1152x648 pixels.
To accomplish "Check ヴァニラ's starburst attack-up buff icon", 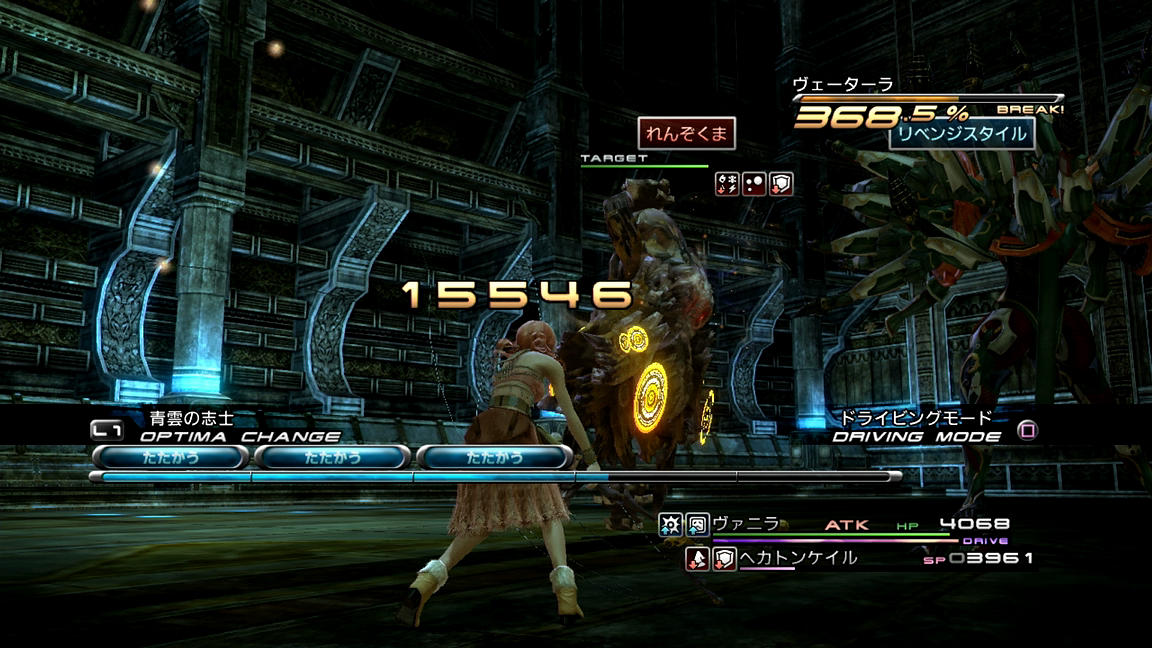I will (671, 524).
